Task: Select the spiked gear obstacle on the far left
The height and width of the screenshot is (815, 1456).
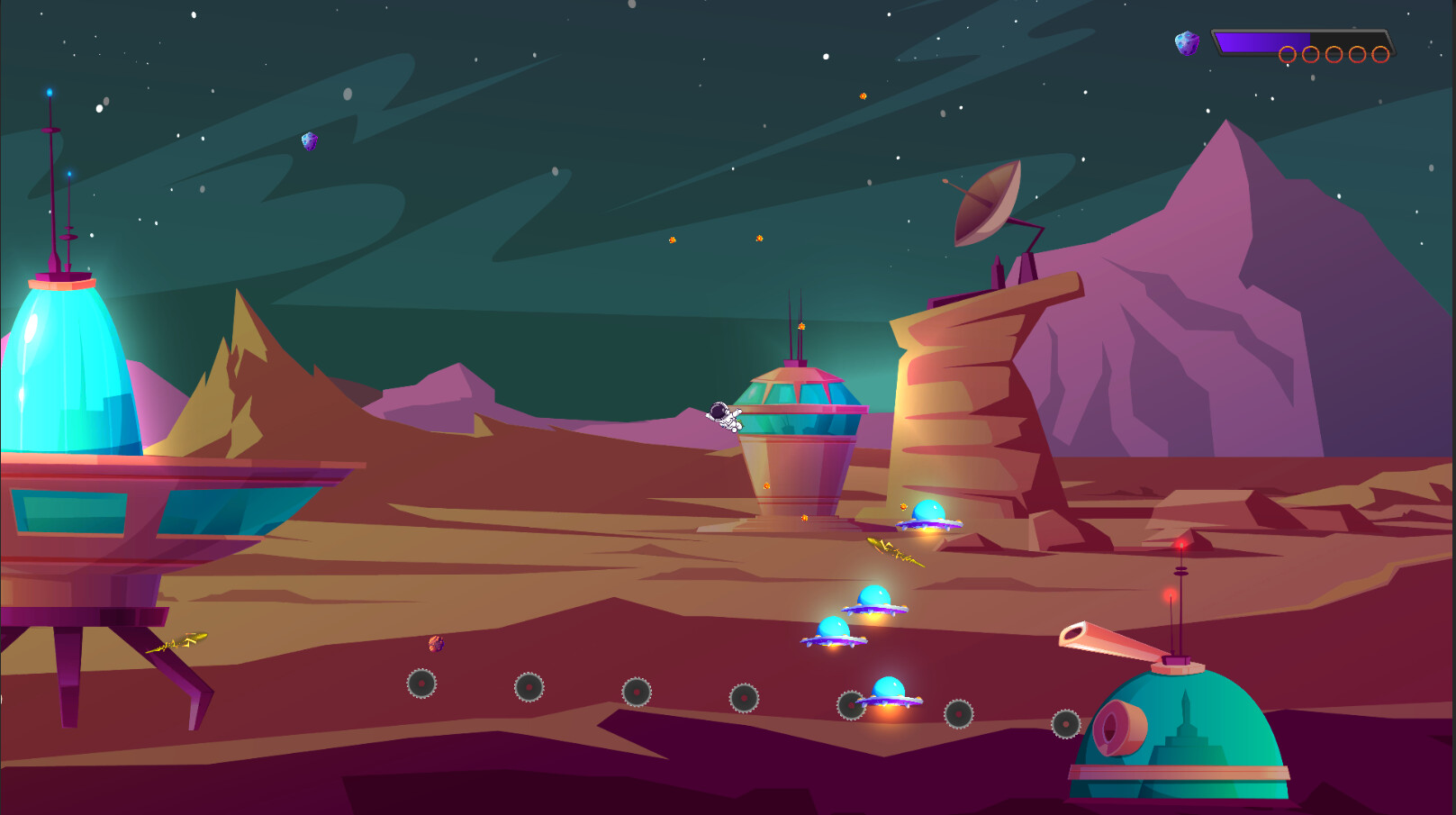Action: pos(421,682)
